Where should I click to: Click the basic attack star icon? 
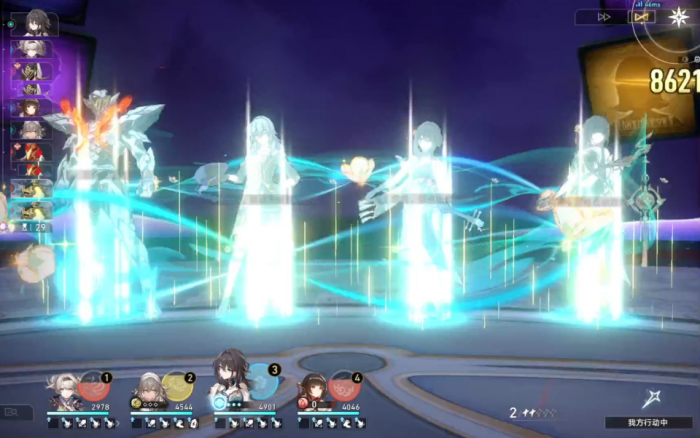point(653,397)
